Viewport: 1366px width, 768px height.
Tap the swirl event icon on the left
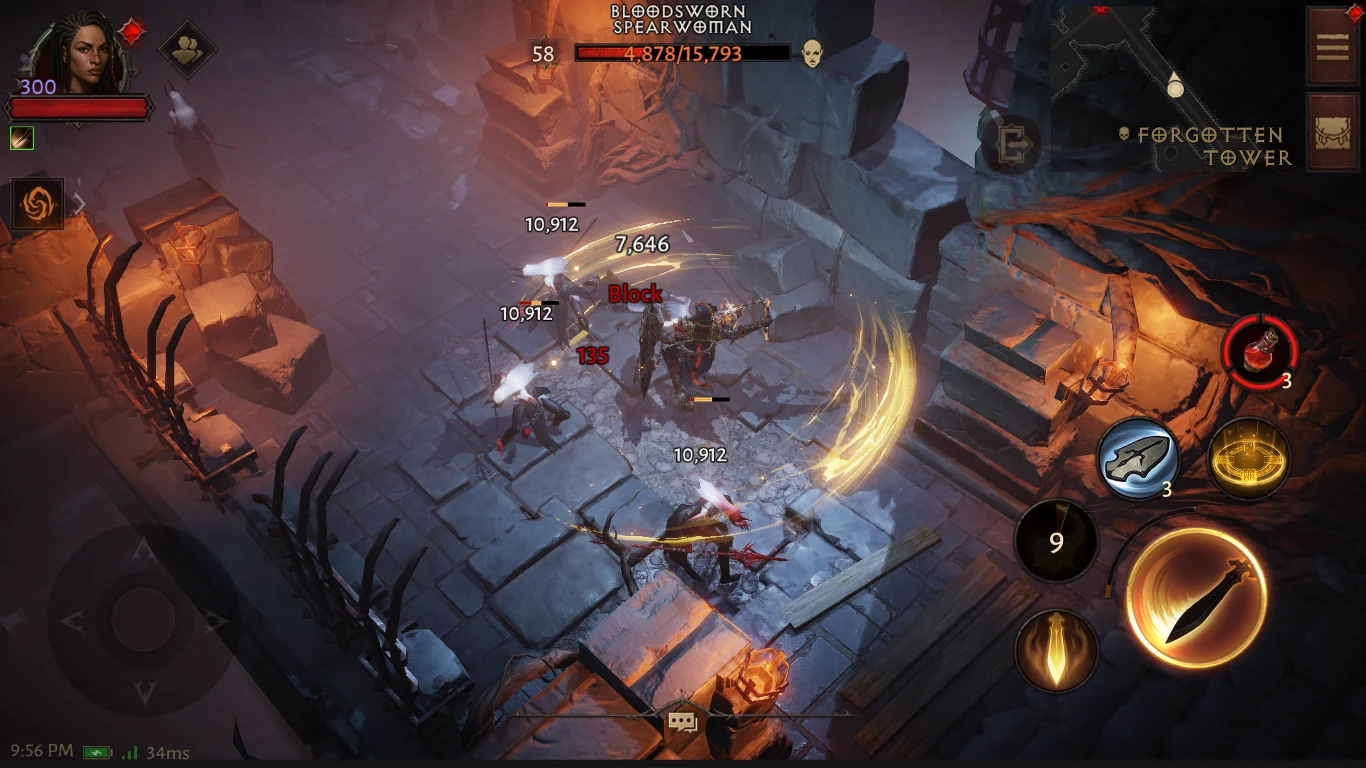[36, 204]
